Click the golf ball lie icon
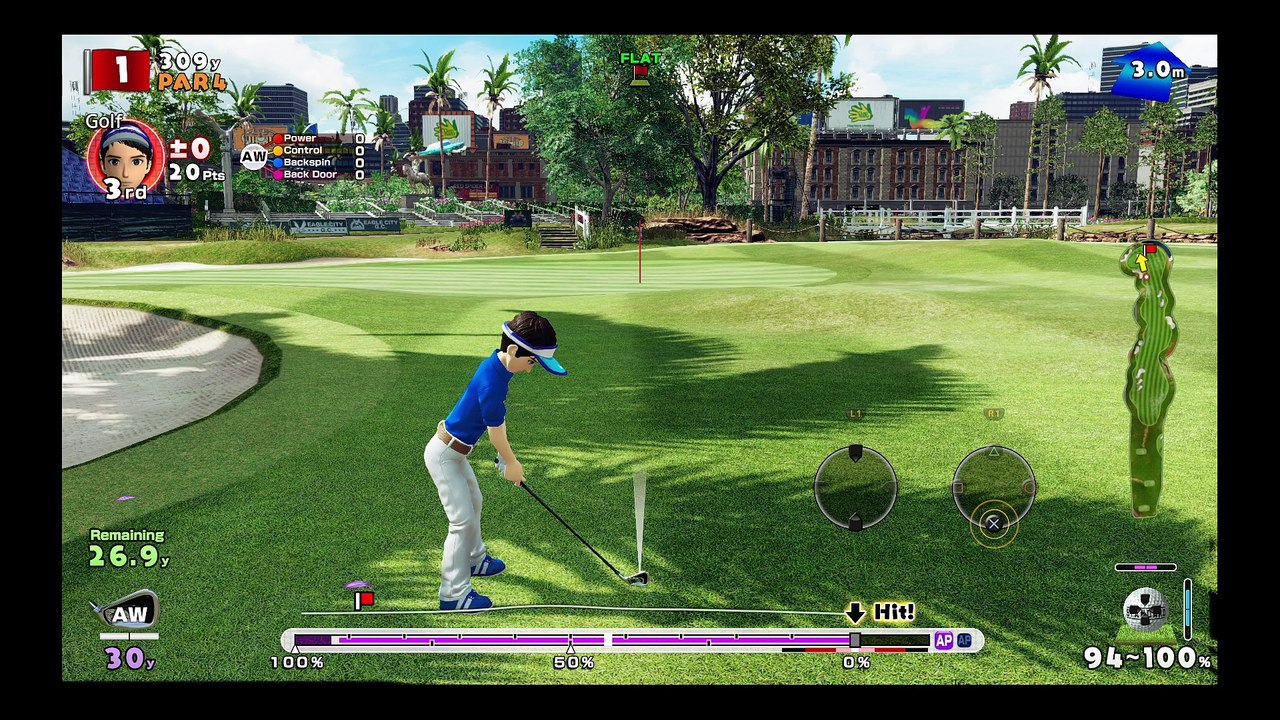The height and width of the screenshot is (720, 1280). coord(1144,609)
